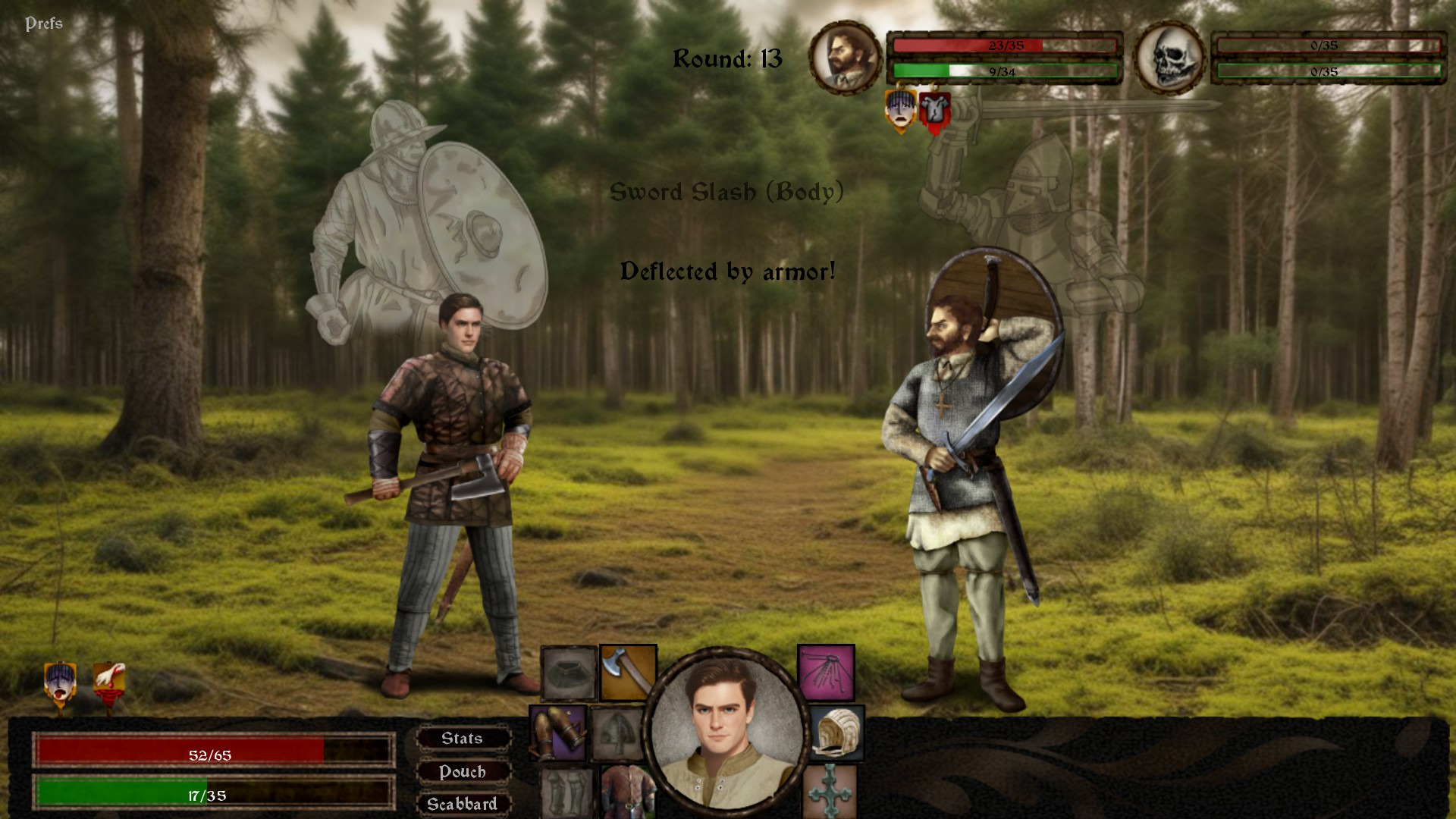Select the cross amulet slot
The height and width of the screenshot is (819, 1456).
point(830,792)
